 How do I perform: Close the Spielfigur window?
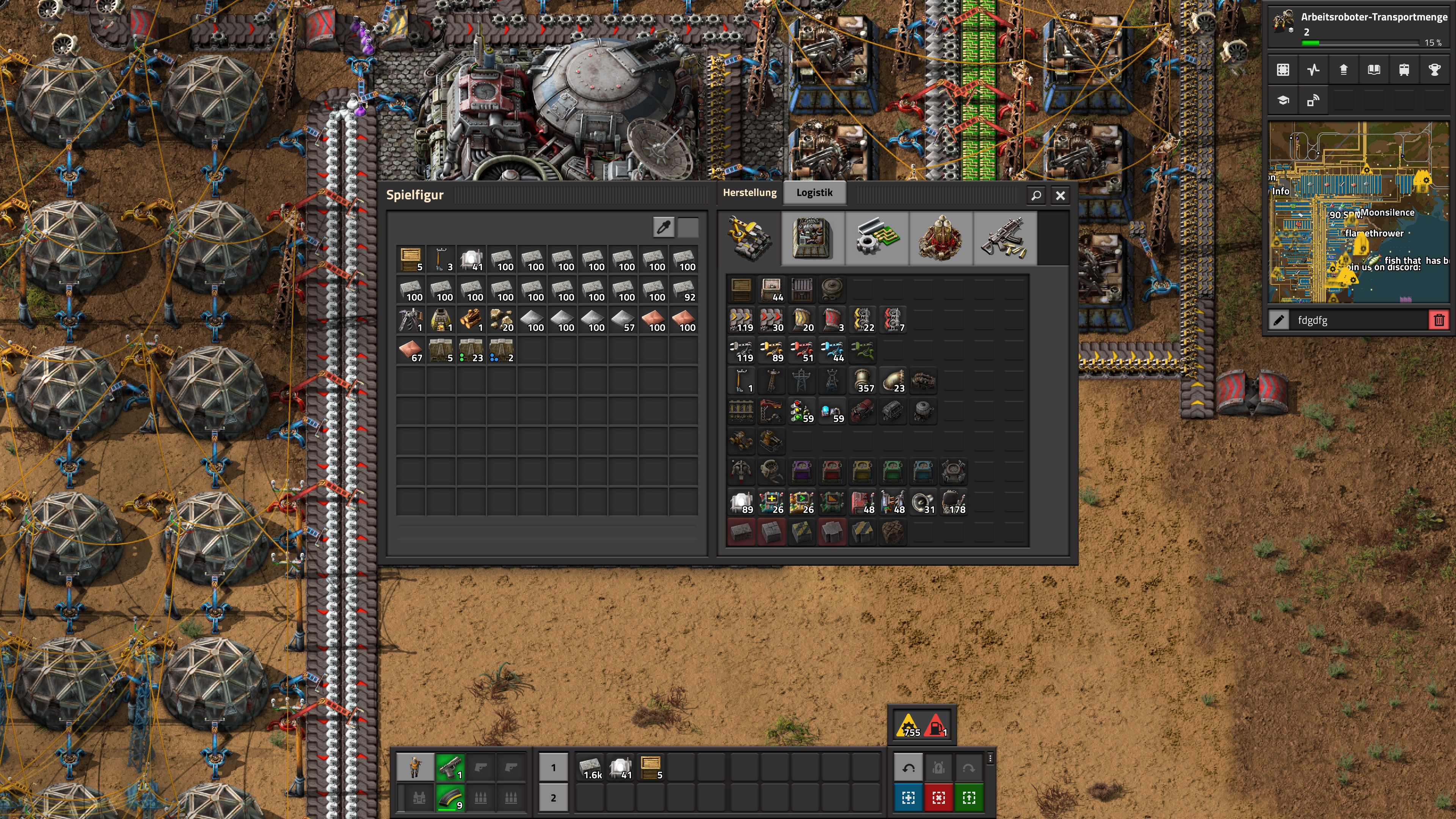pyautogui.click(x=1060, y=196)
